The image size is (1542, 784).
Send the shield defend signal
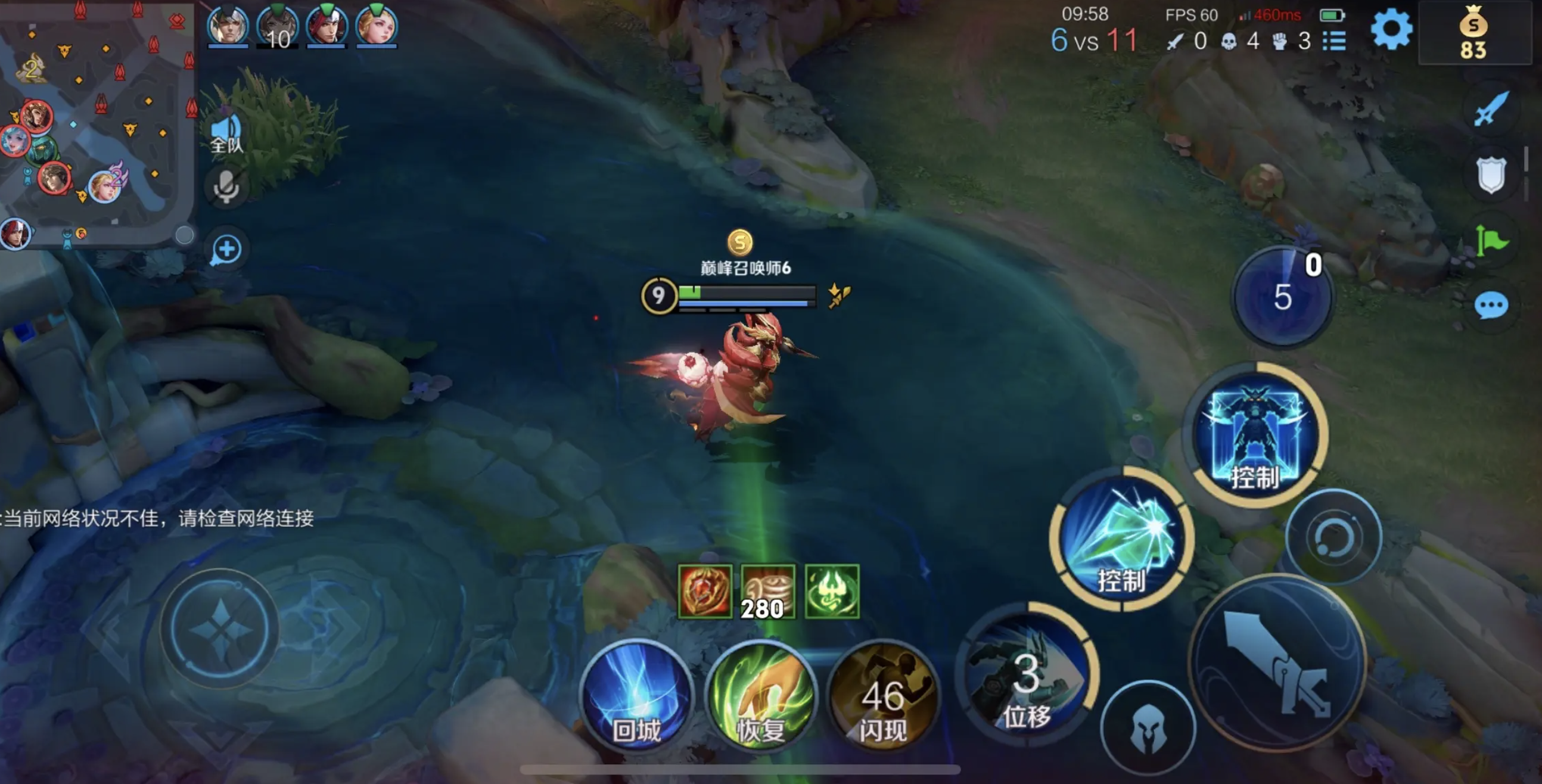coord(1491,175)
